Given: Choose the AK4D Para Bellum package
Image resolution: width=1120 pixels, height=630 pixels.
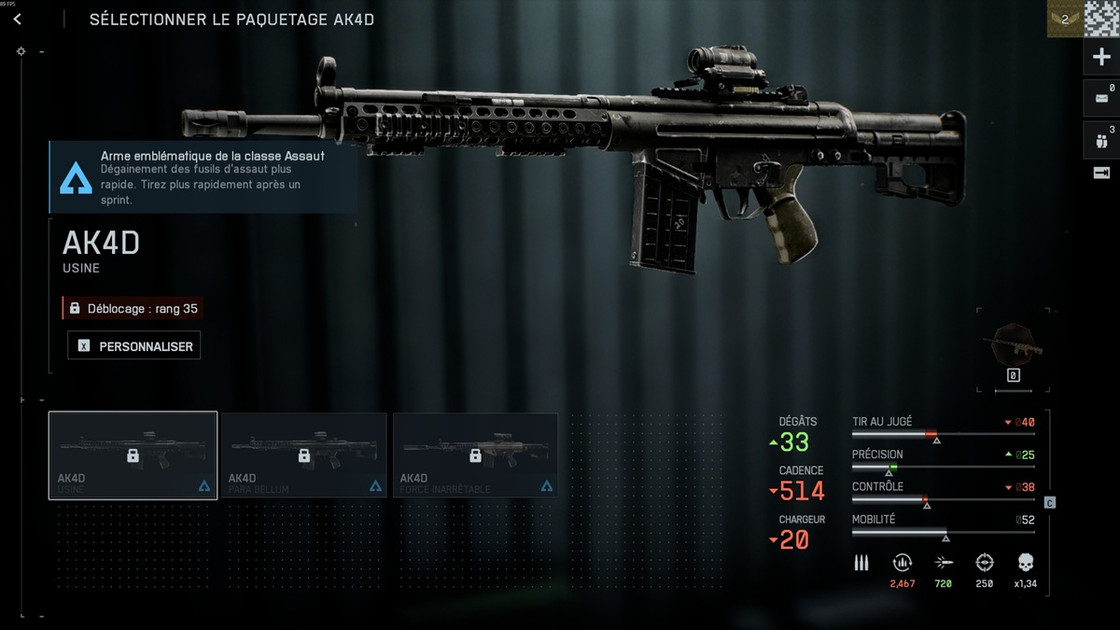Looking at the screenshot, I should tap(303, 455).
